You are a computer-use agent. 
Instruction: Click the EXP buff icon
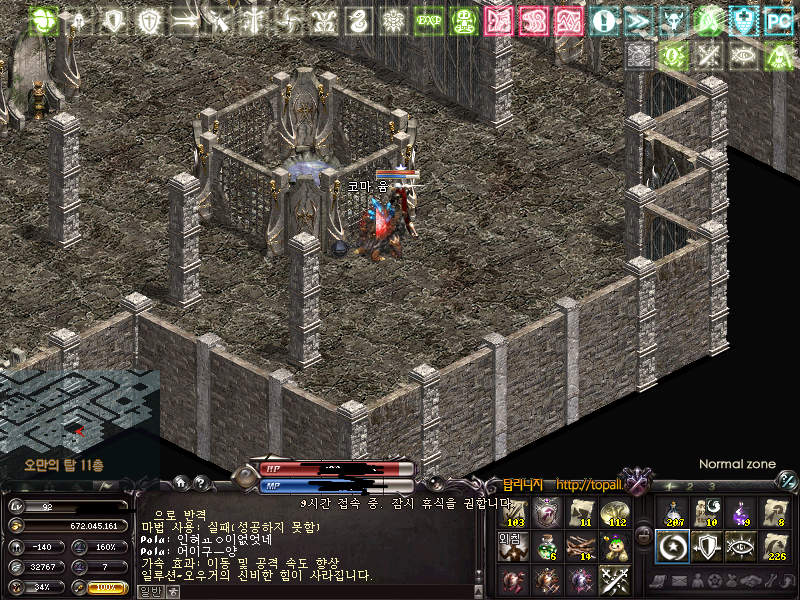coord(429,20)
